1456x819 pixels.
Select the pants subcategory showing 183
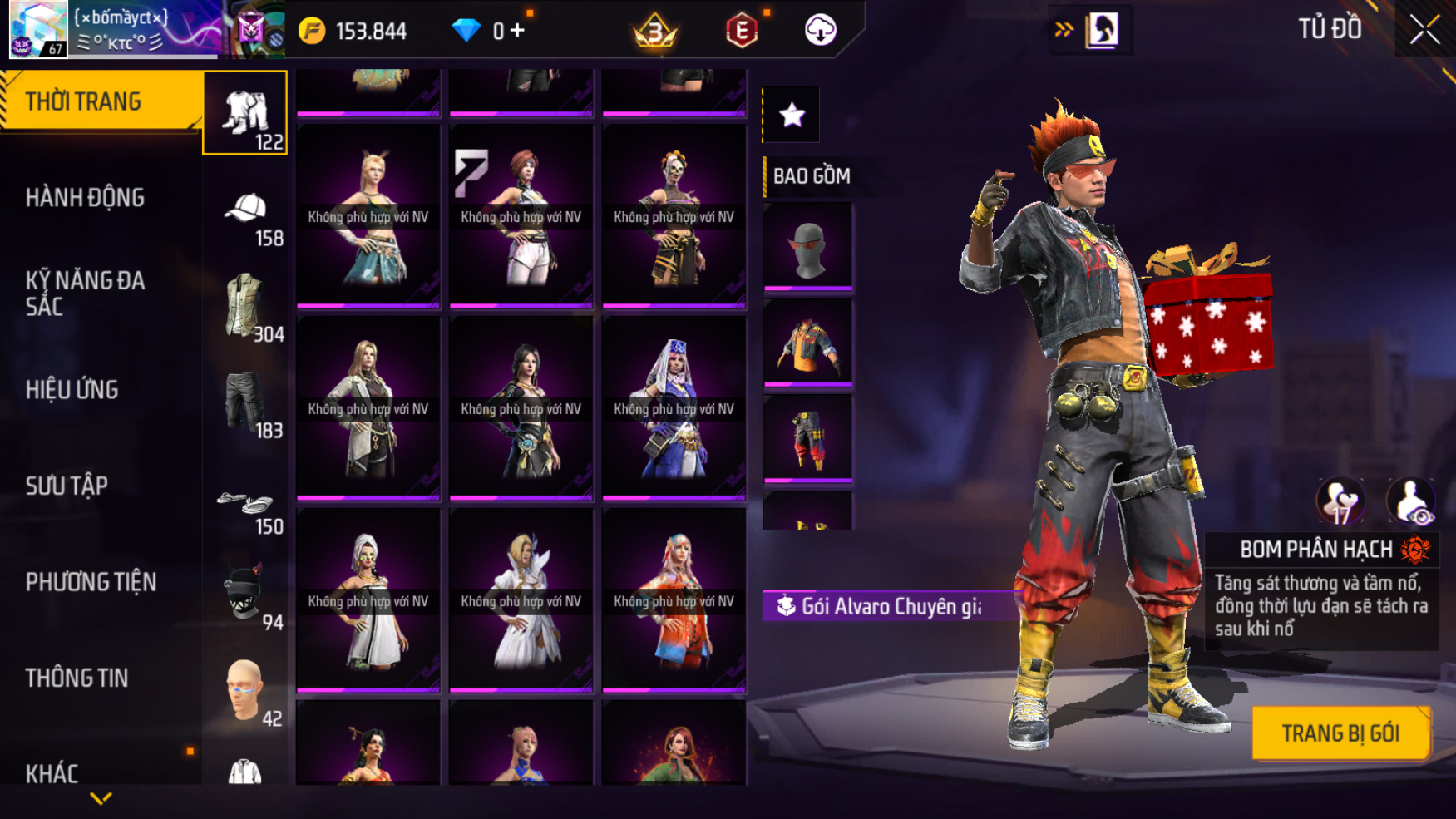click(x=245, y=404)
